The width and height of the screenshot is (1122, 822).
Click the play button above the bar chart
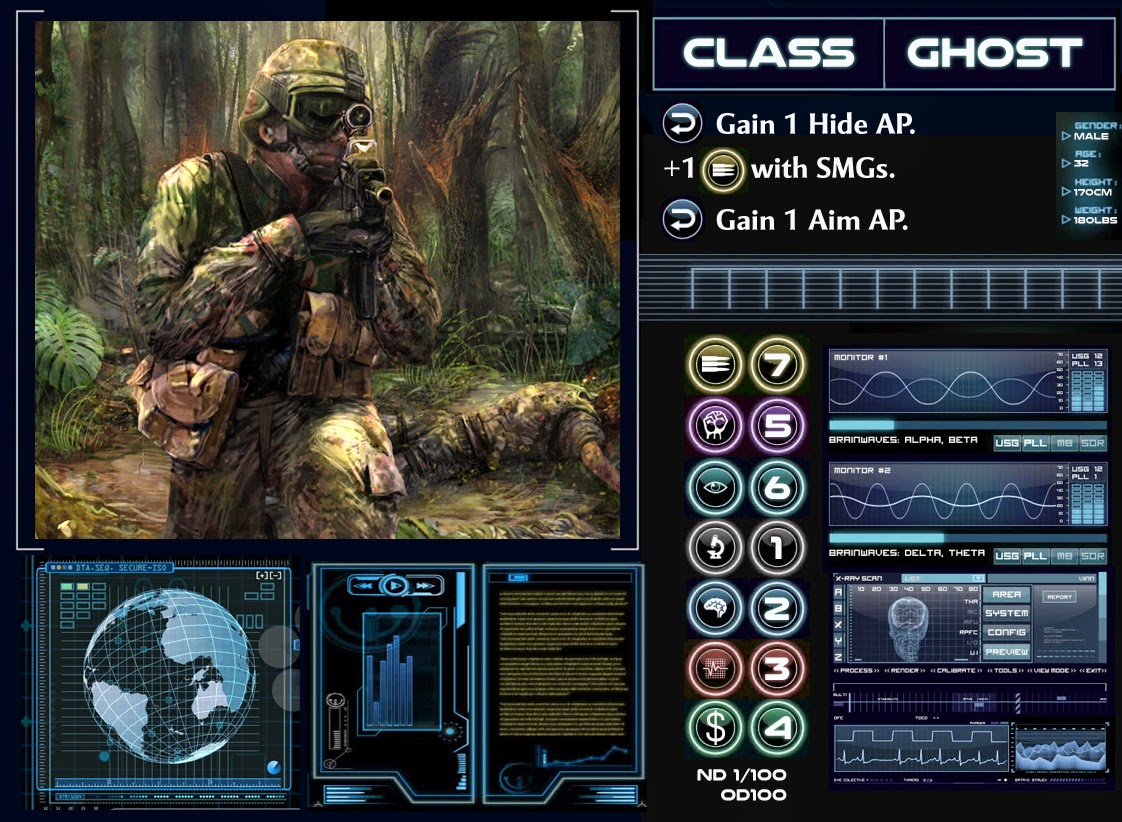tap(396, 585)
